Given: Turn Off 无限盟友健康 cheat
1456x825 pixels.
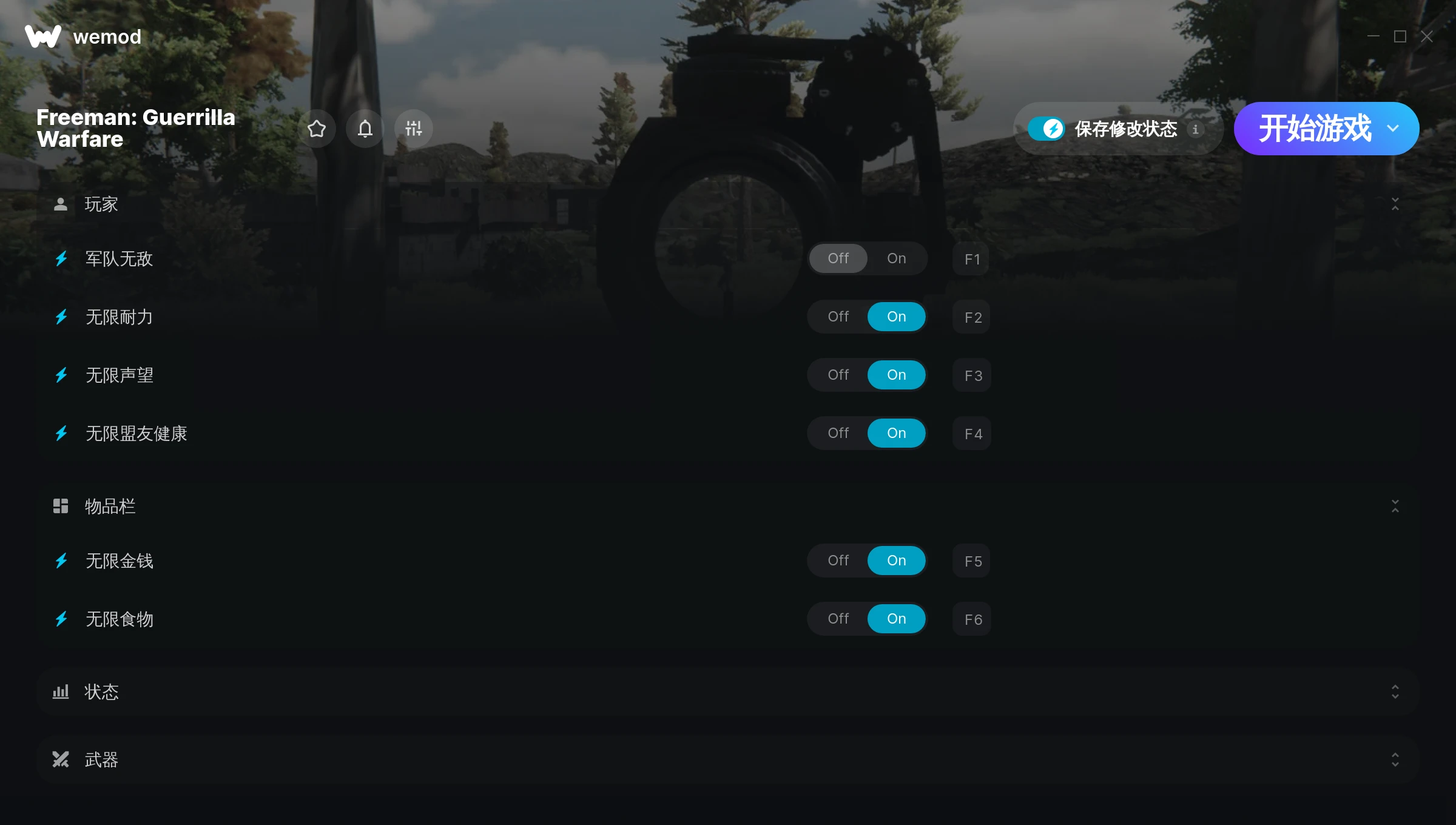Looking at the screenshot, I should point(838,433).
